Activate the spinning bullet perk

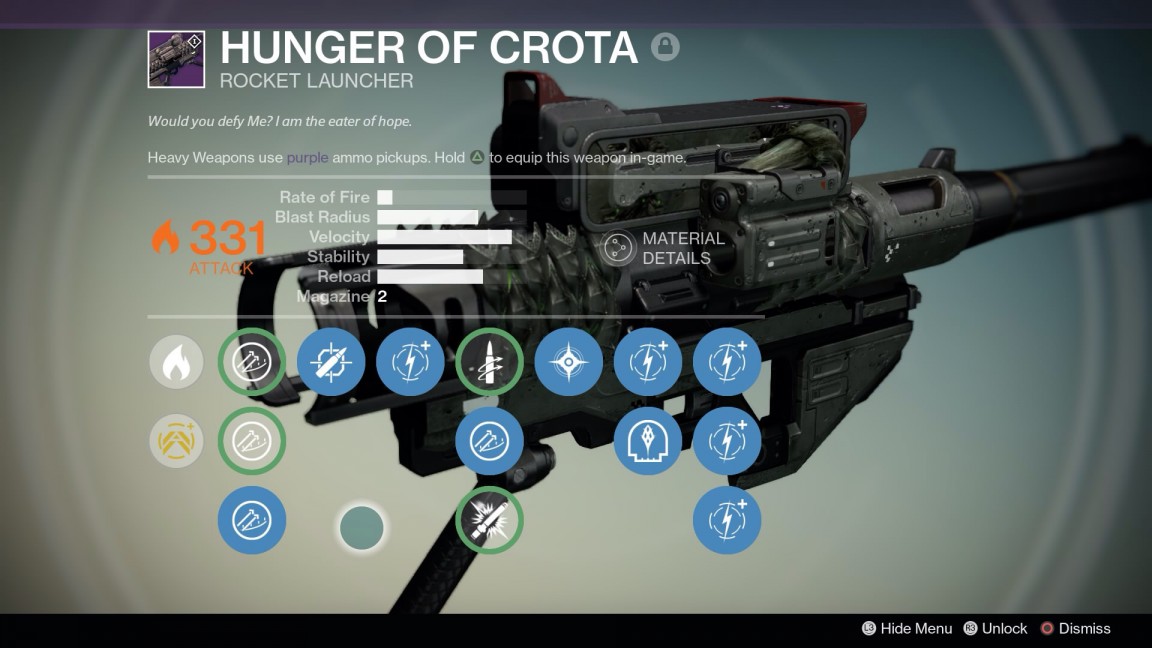[x=489, y=362]
